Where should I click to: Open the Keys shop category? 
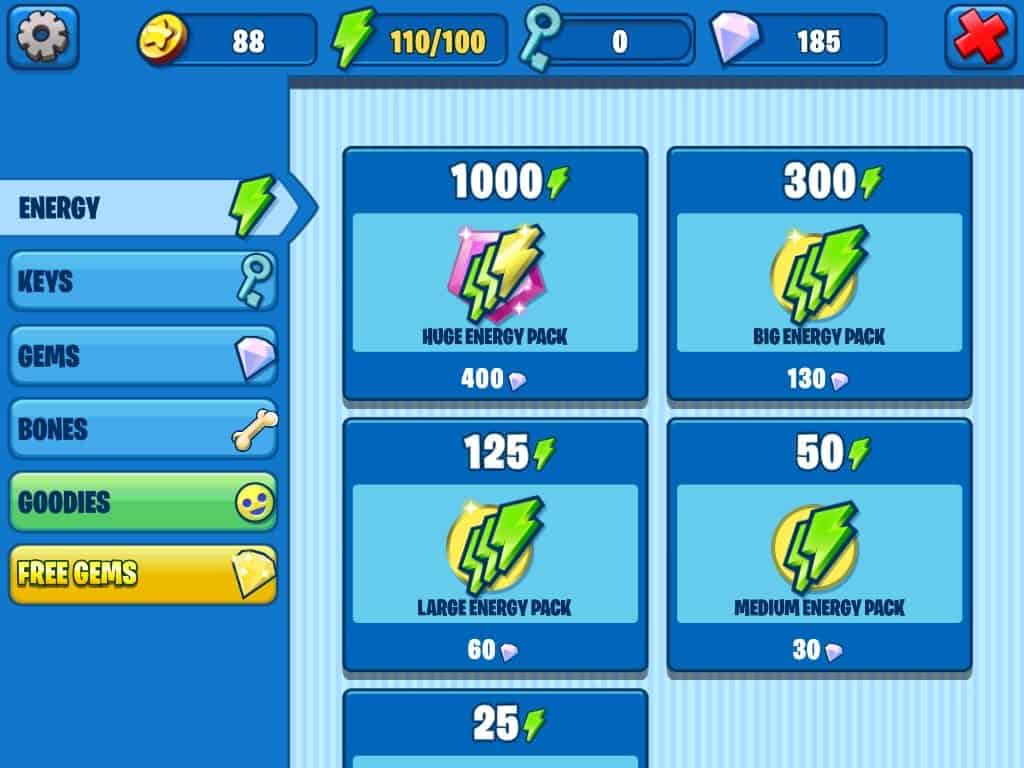(x=143, y=282)
